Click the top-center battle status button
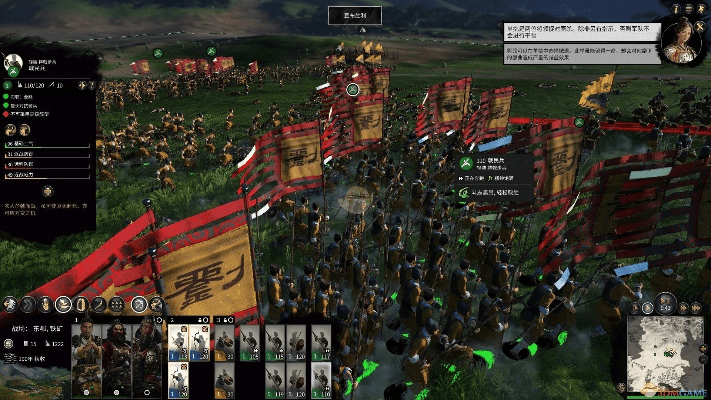711x400 pixels. pos(355,15)
